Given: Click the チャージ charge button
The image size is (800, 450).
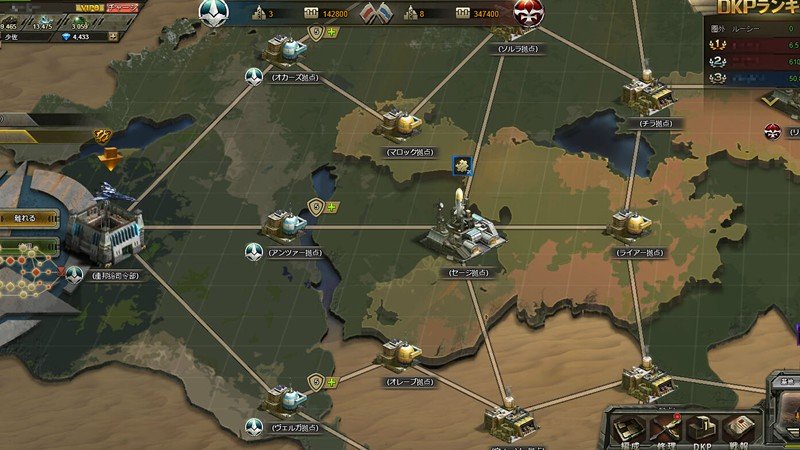Looking at the screenshot, I should pos(123,7).
